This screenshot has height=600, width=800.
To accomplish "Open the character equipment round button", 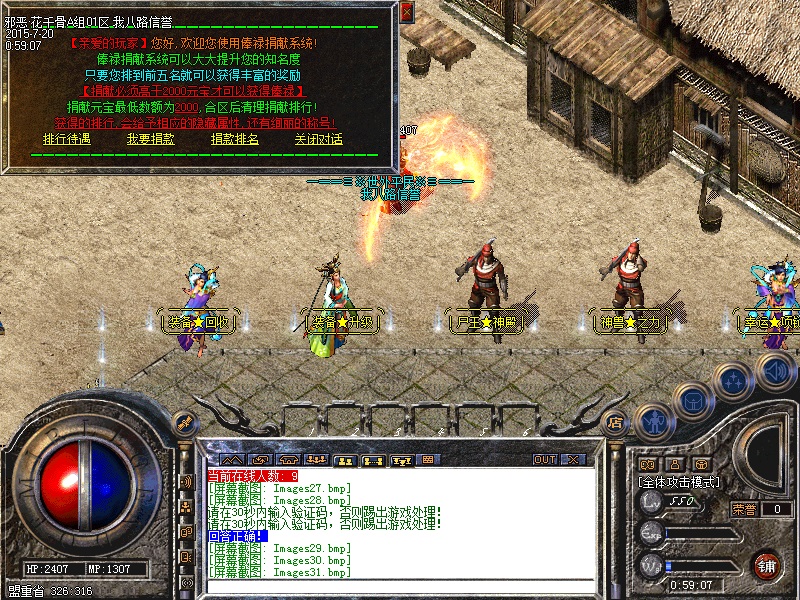I will pos(653,420).
